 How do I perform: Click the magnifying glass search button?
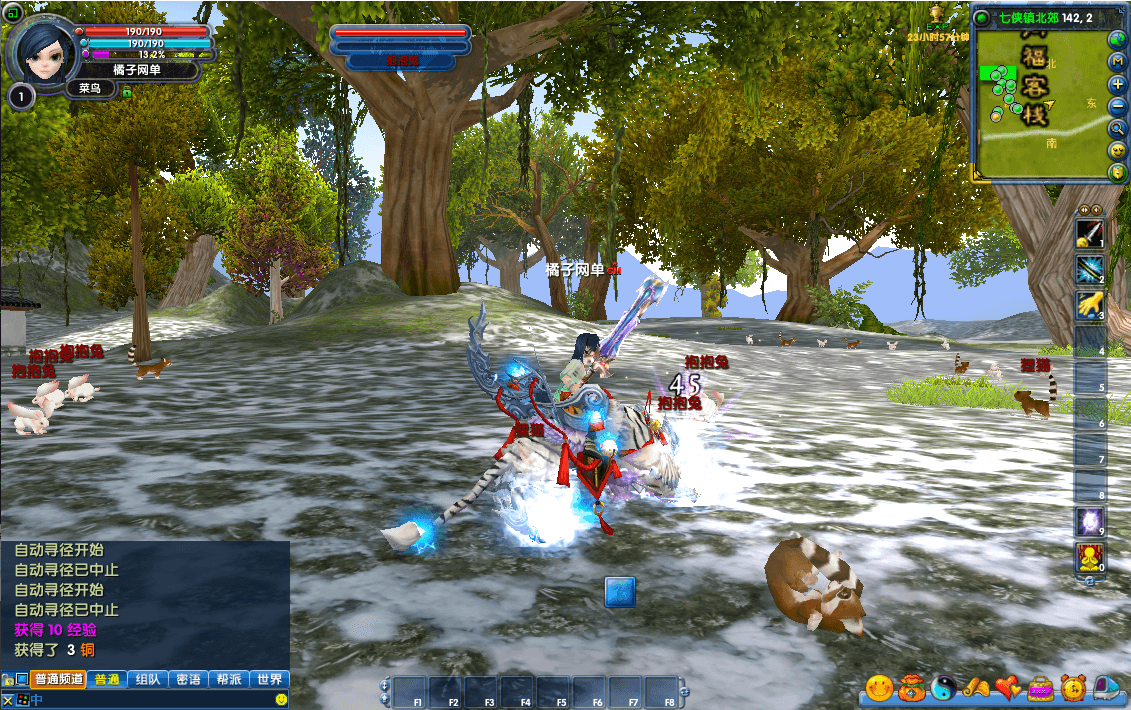1118,128
